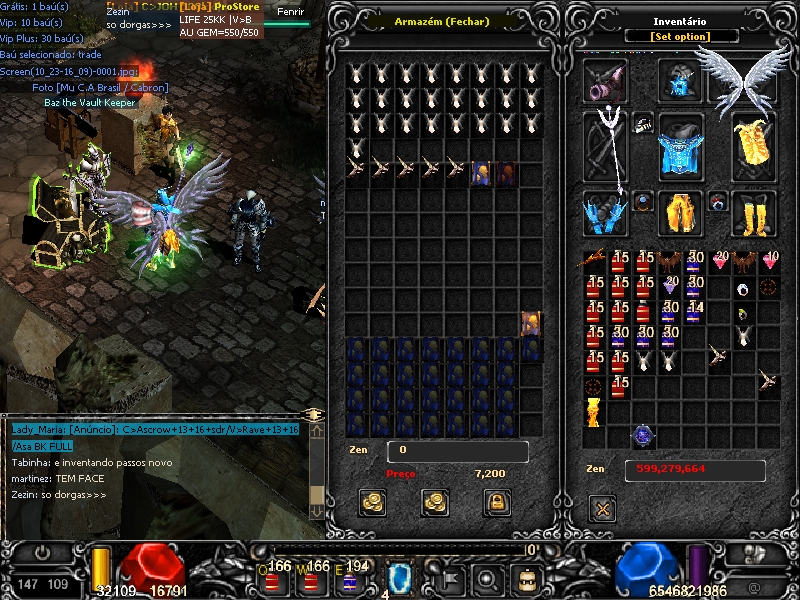Open the power menu button
The height and width of the screenshot is (600, 800).
coord(43,552)
